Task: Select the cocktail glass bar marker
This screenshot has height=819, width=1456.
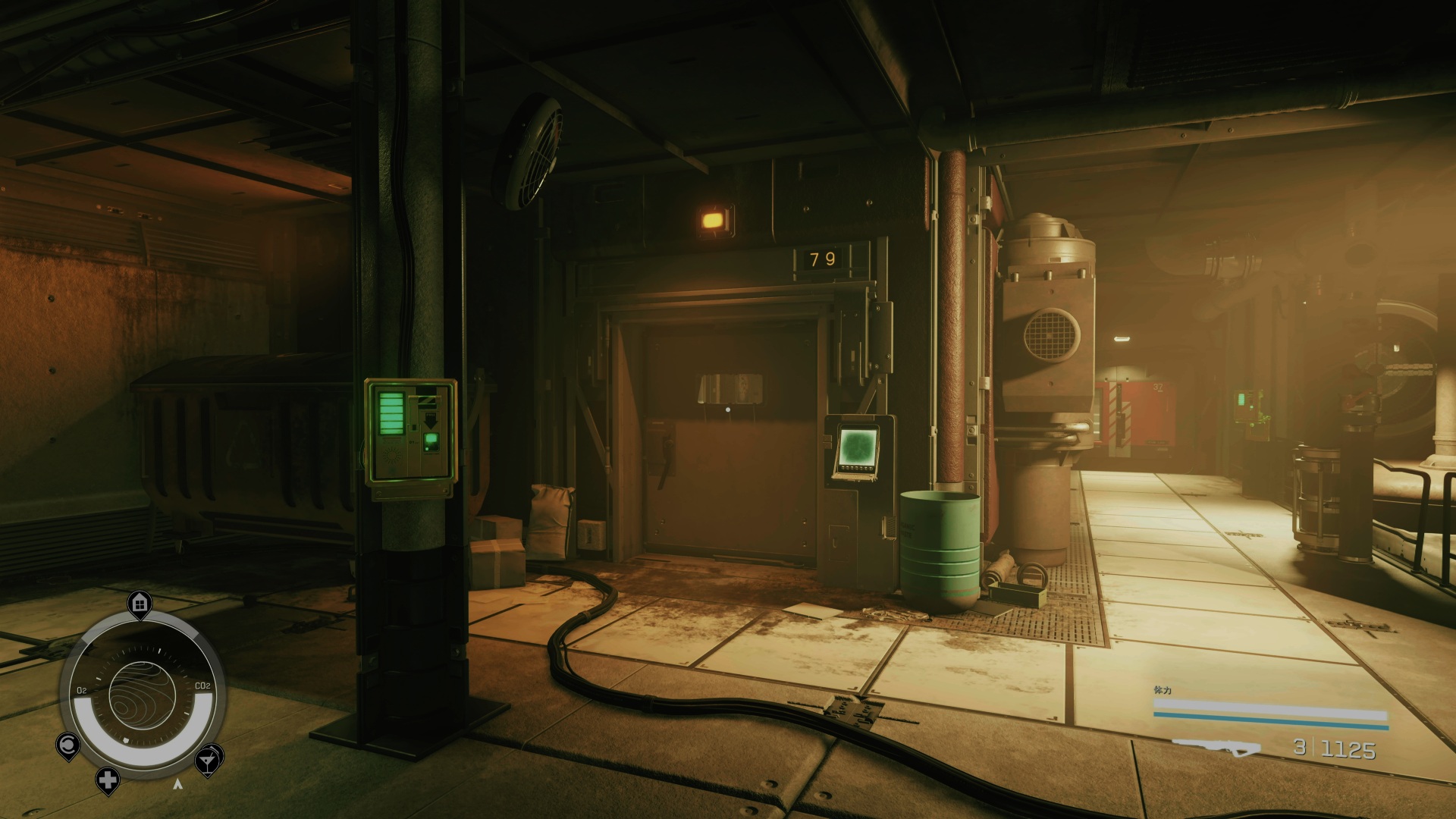Action: pyautogui.click(x=208, y=759)
